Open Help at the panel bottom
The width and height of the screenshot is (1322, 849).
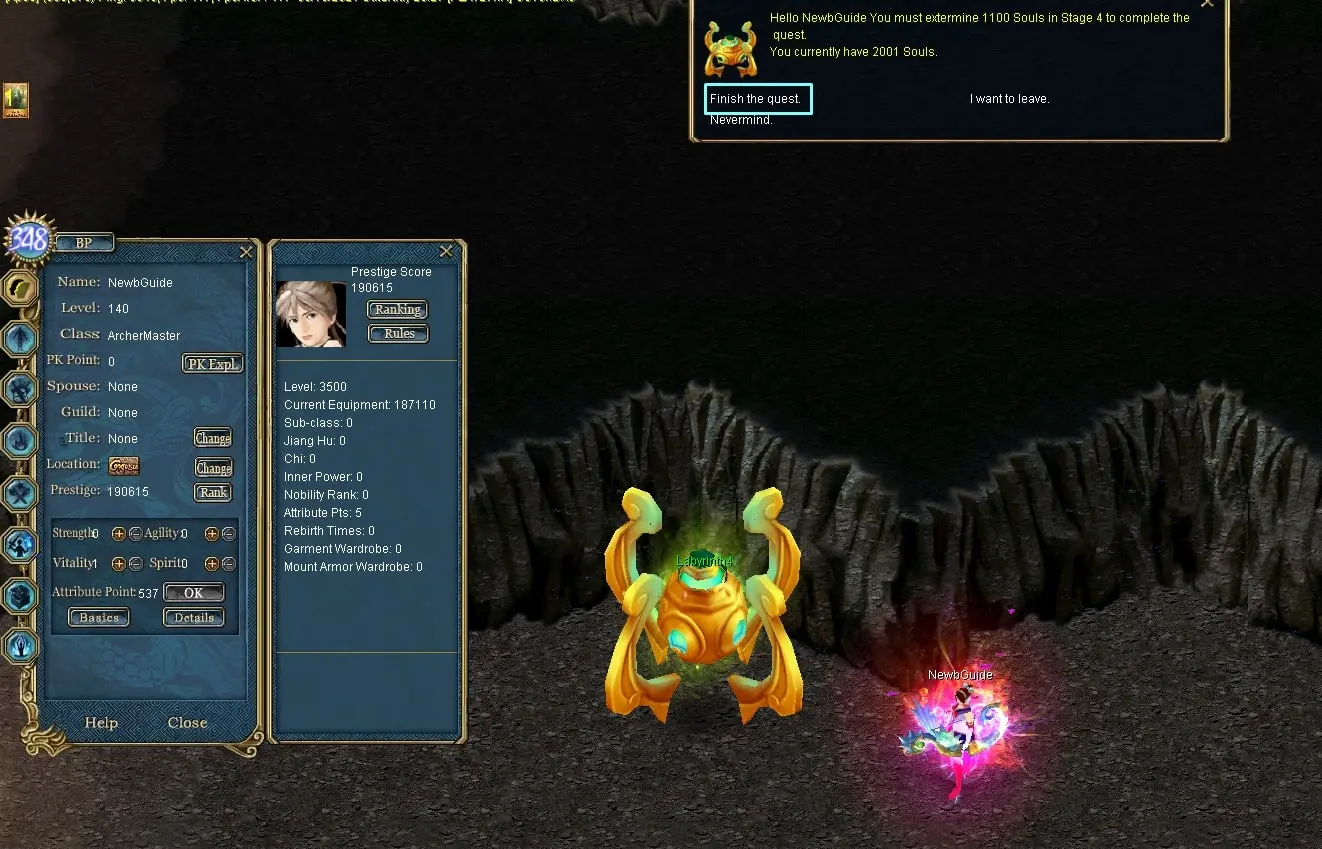point(101,723)
